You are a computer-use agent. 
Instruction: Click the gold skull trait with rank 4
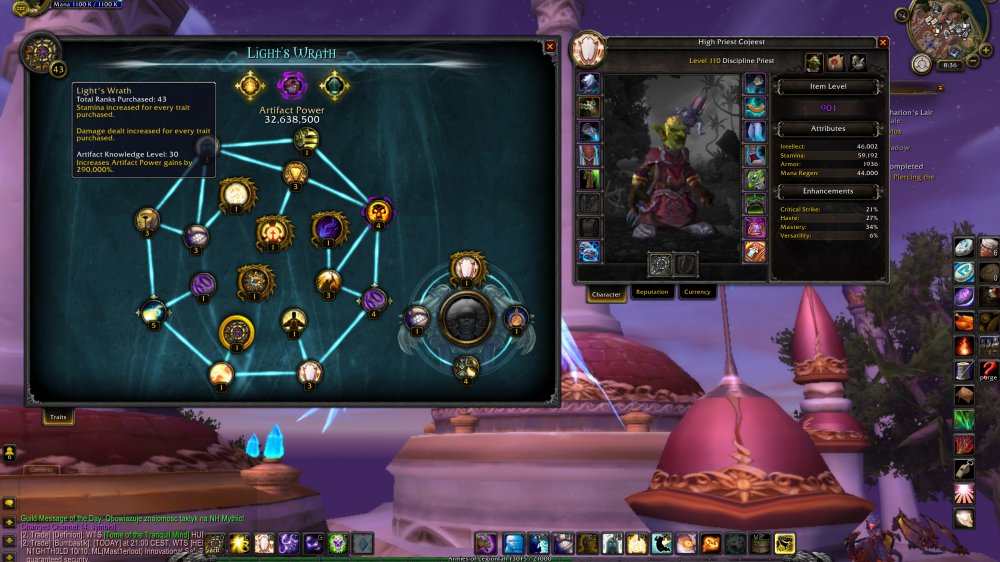click(379, 211)
